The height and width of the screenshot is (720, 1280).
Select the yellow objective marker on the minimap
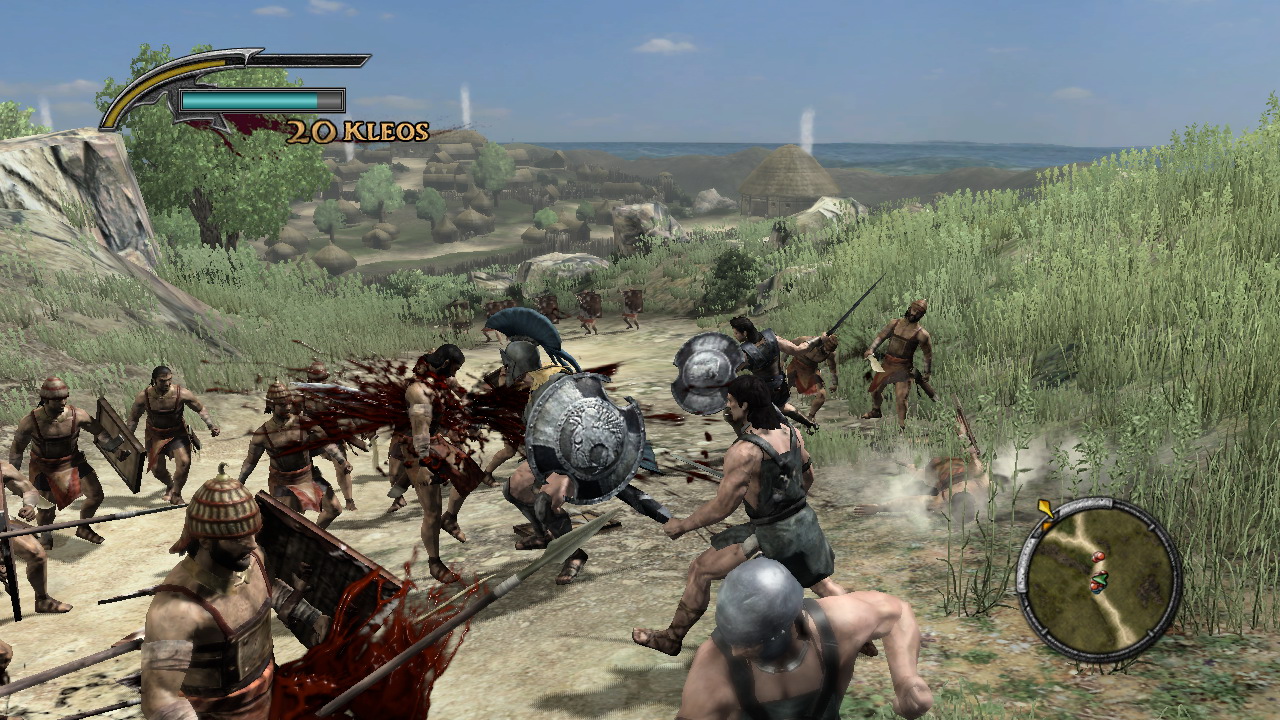click(1045, 507)
